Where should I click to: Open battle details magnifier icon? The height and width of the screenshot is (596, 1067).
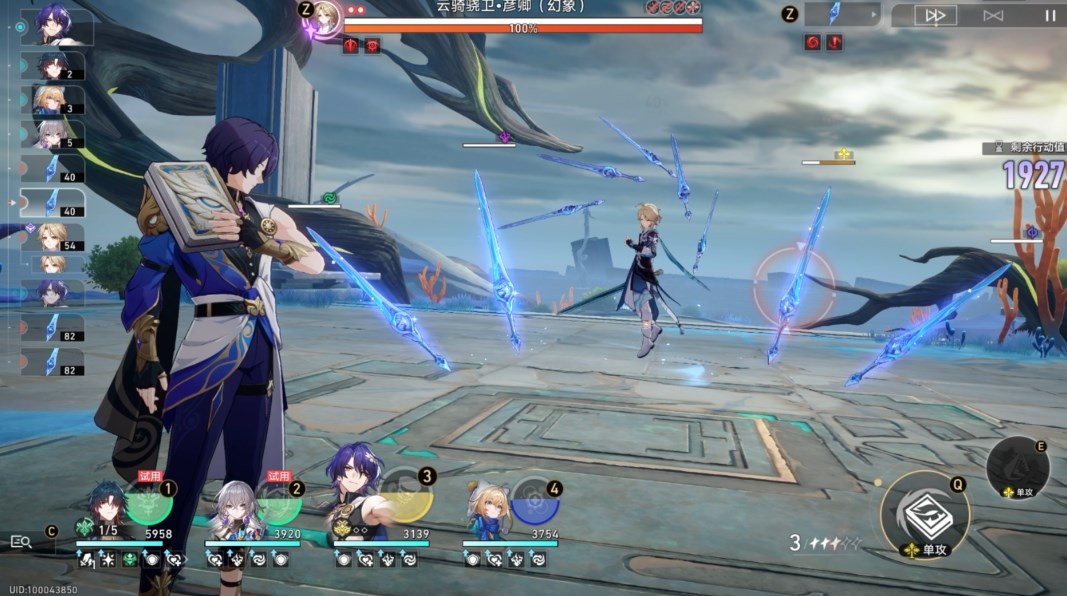[21, 541]
